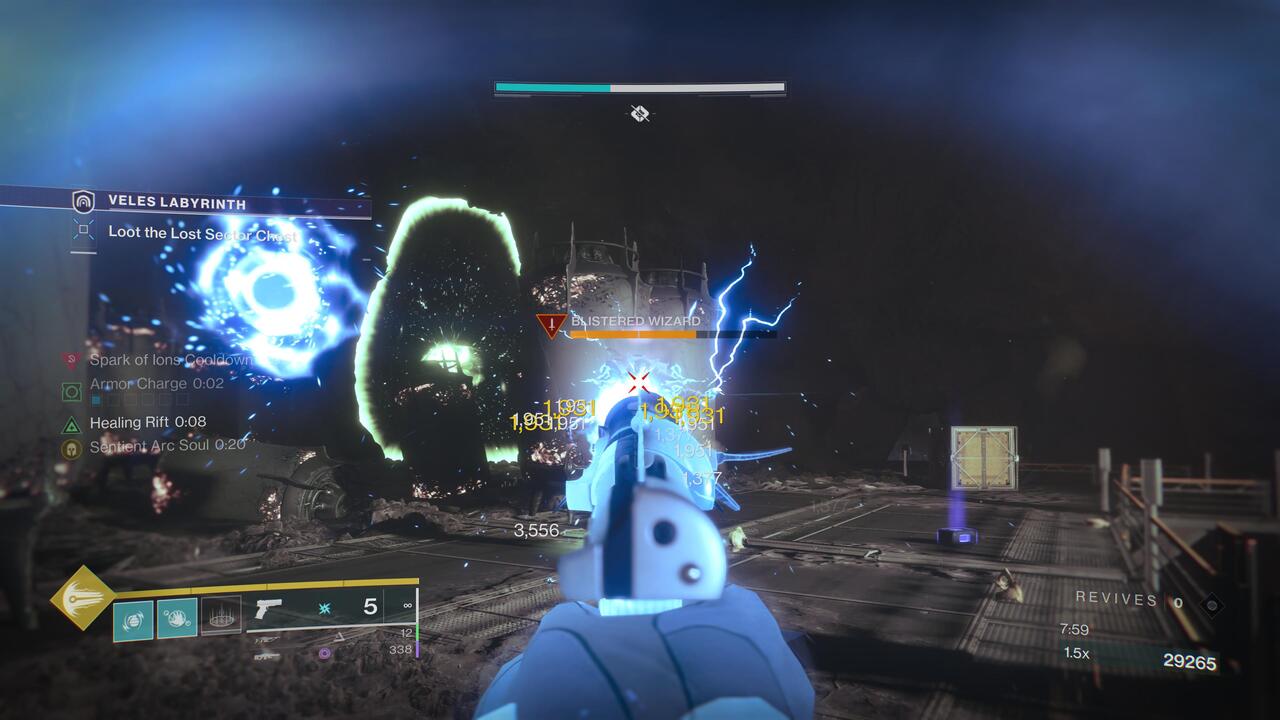Expand the 1.5x score multiplier display

click(x=1076, y=652)
